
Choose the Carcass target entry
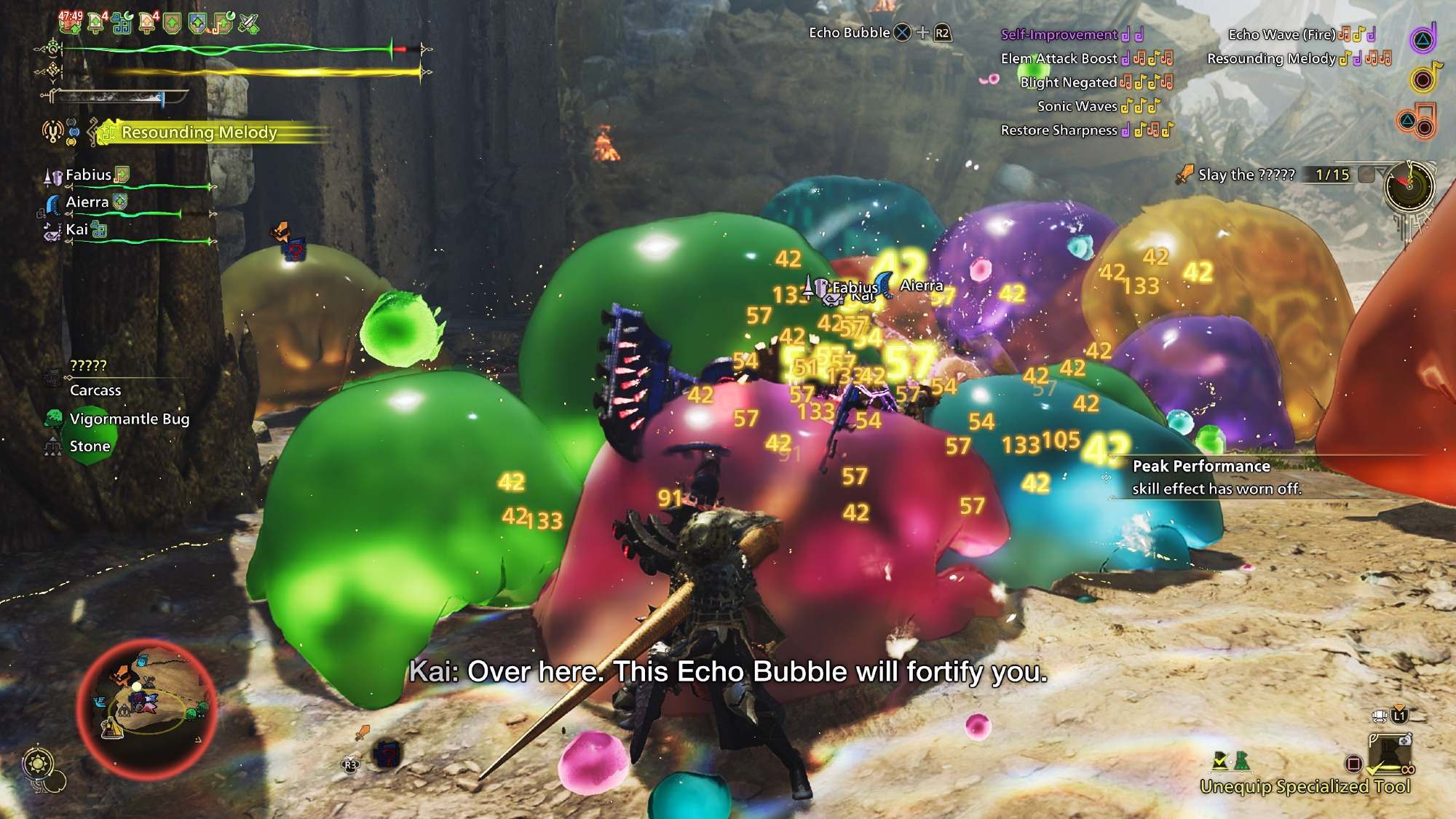click(95, 390)
